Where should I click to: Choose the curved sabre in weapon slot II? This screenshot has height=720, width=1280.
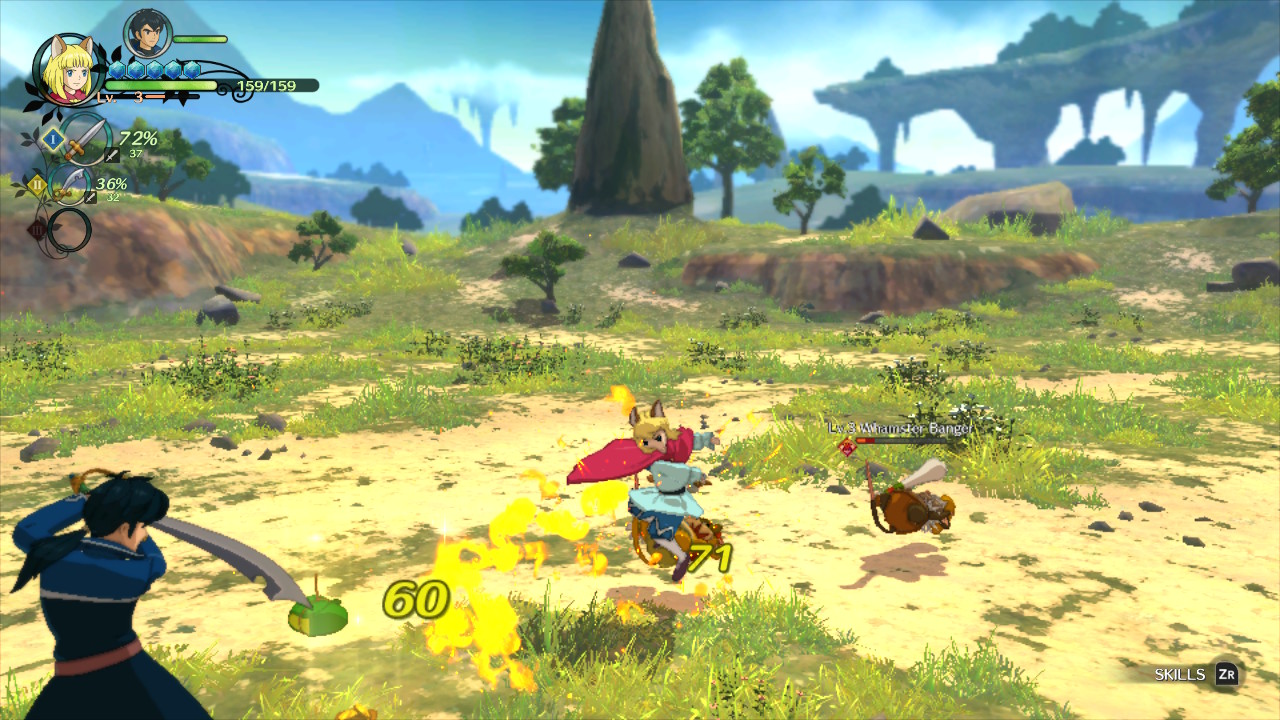pos(70,186)
